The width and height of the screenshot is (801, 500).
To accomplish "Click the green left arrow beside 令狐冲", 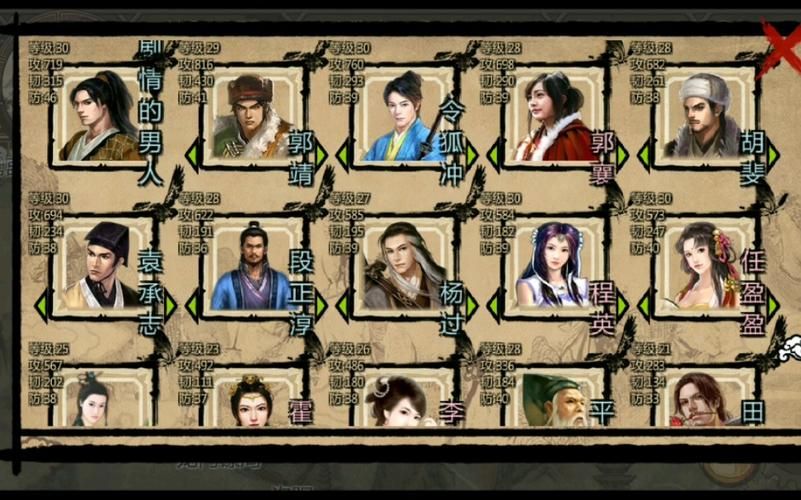I will pos(343,155).
